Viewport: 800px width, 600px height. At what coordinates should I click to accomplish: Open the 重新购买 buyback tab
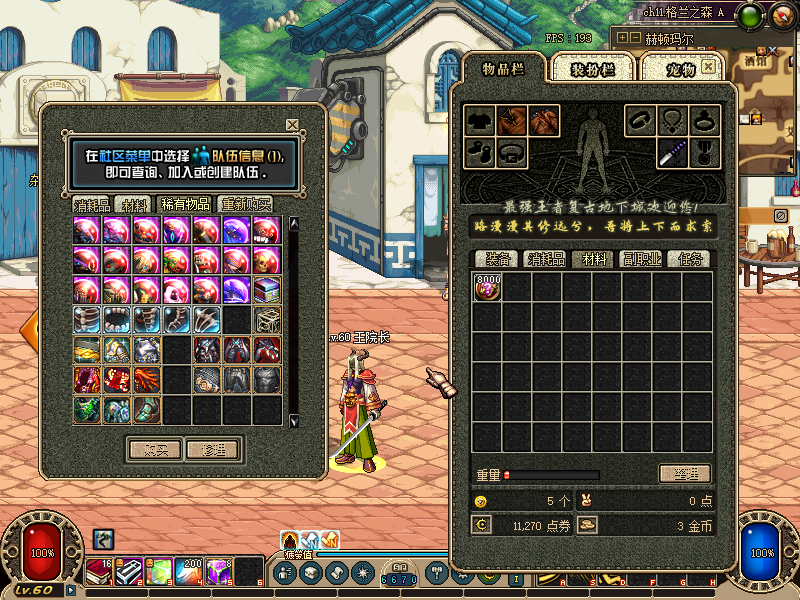(245, 204)
